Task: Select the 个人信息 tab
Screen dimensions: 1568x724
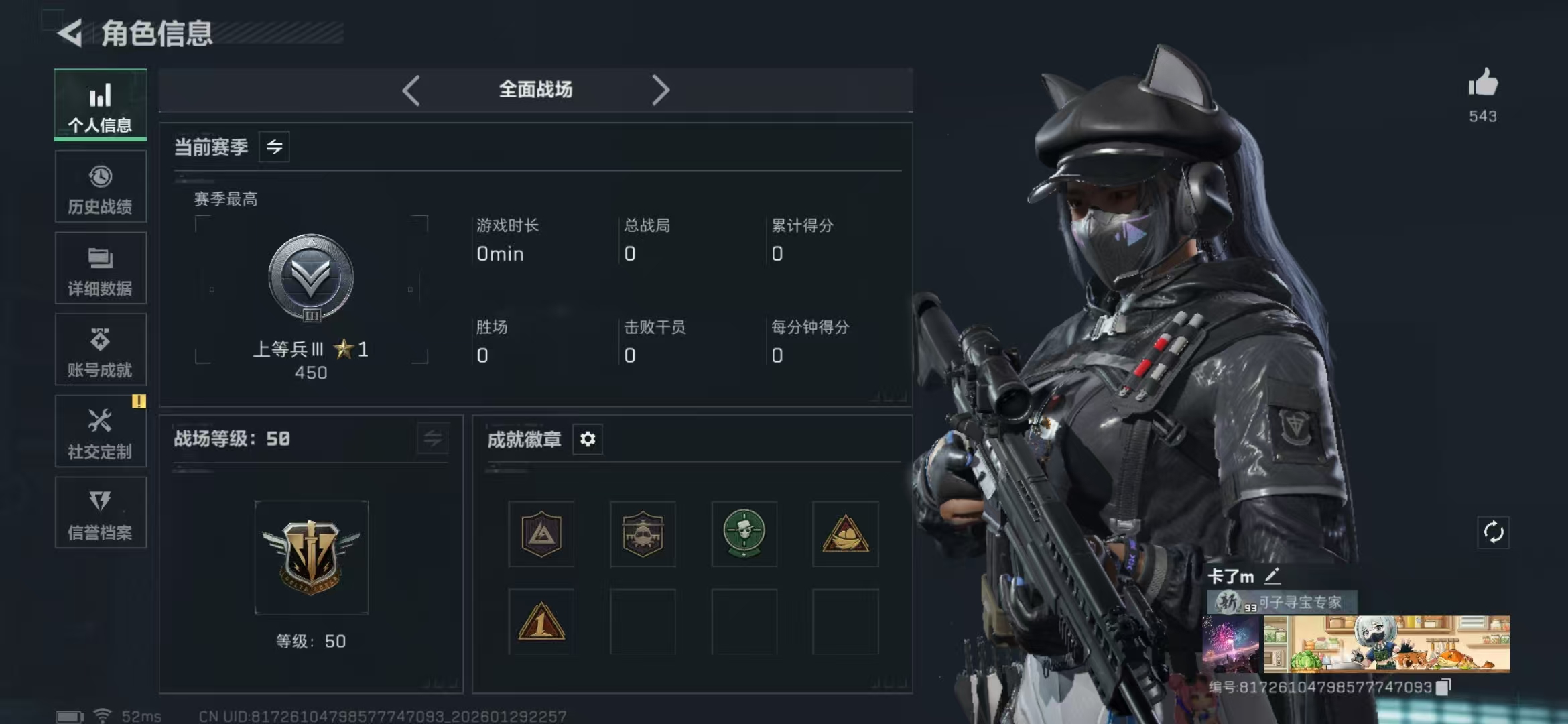Action: point(100,105)
